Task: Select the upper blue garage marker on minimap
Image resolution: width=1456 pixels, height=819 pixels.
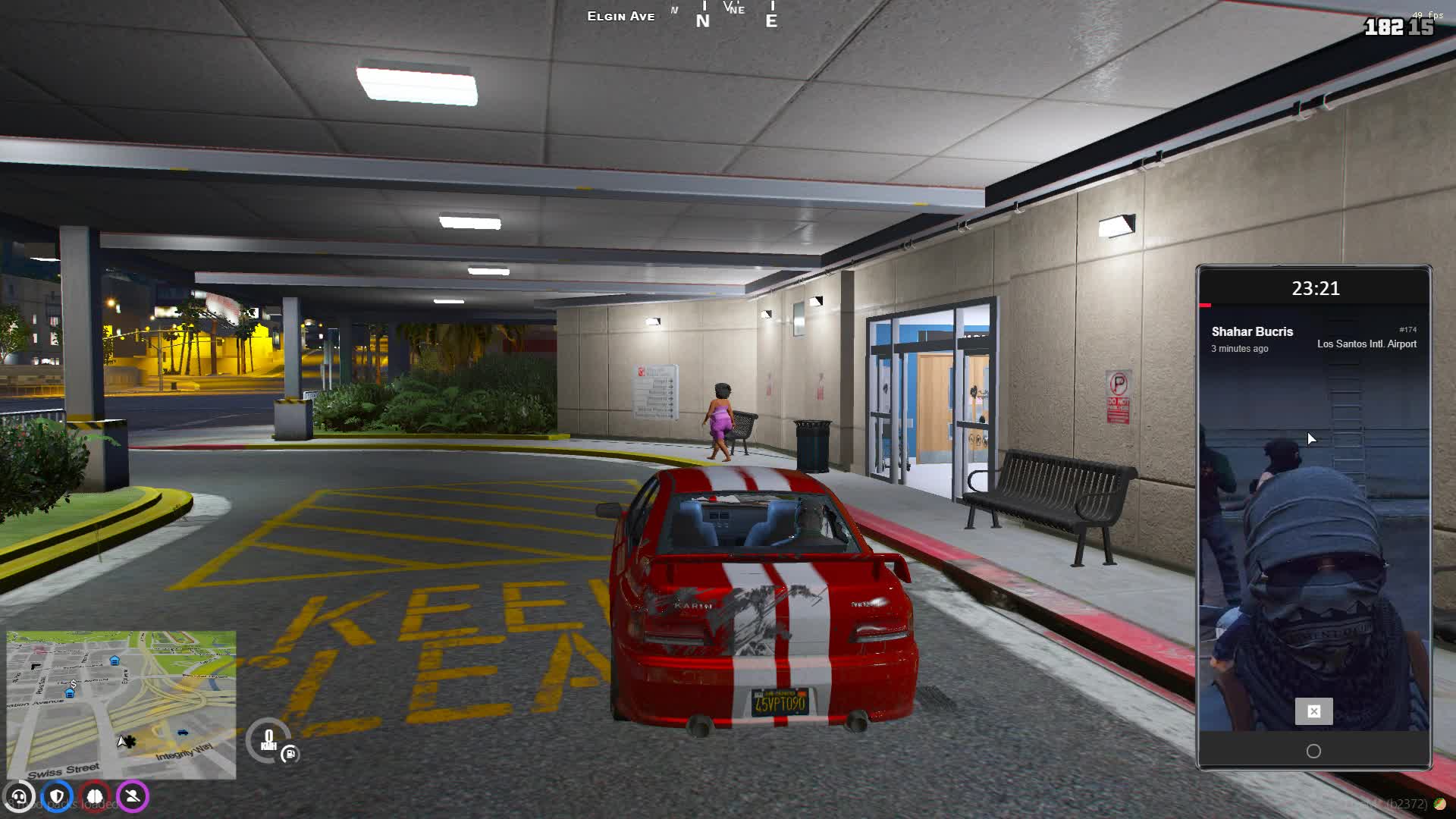Action: click(x=115, y=661)
